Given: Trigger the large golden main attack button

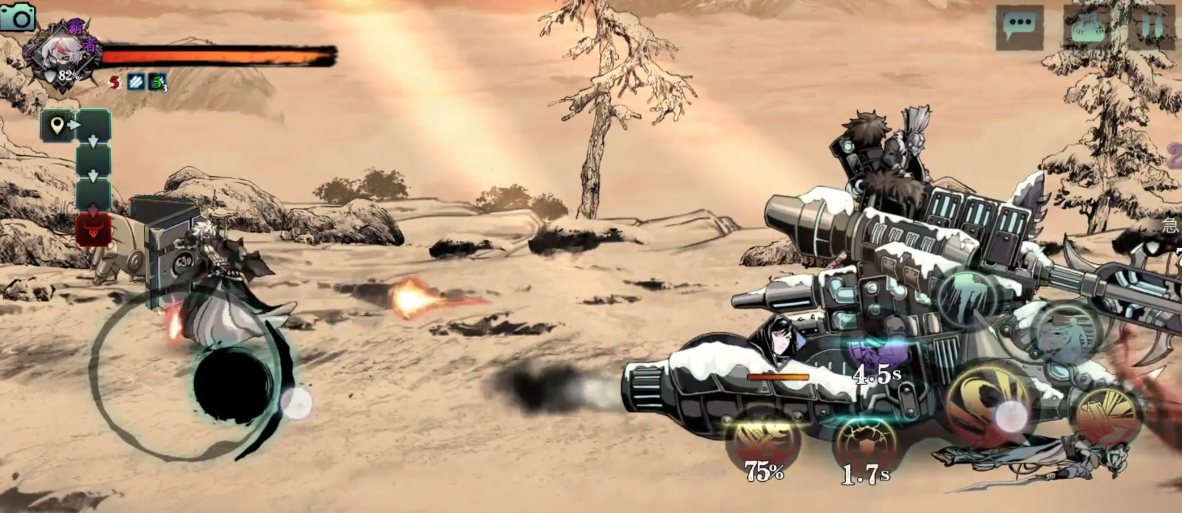Looking at the screenshot, I should coord(991,404).
